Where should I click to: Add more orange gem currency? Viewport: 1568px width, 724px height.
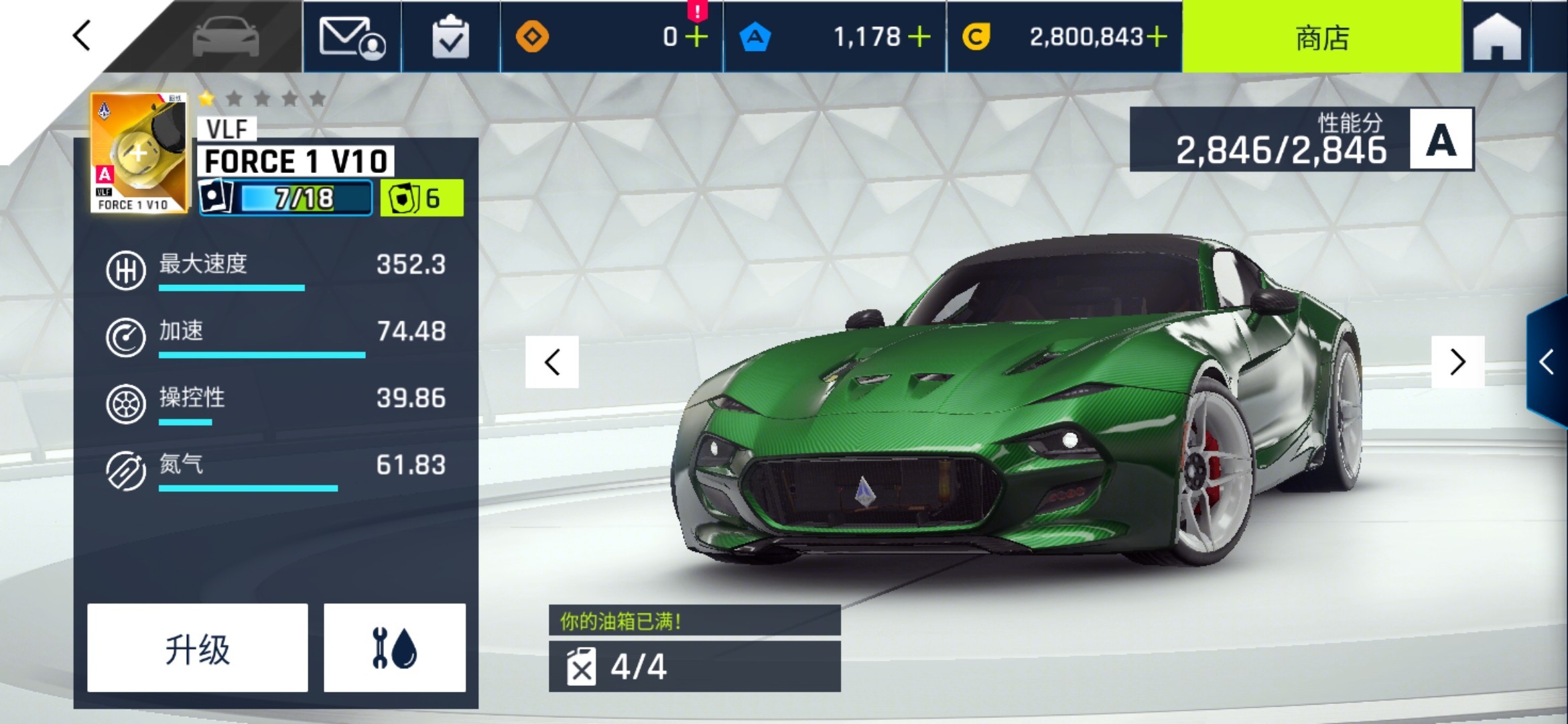pyautogui.click(x=697, y=37)
